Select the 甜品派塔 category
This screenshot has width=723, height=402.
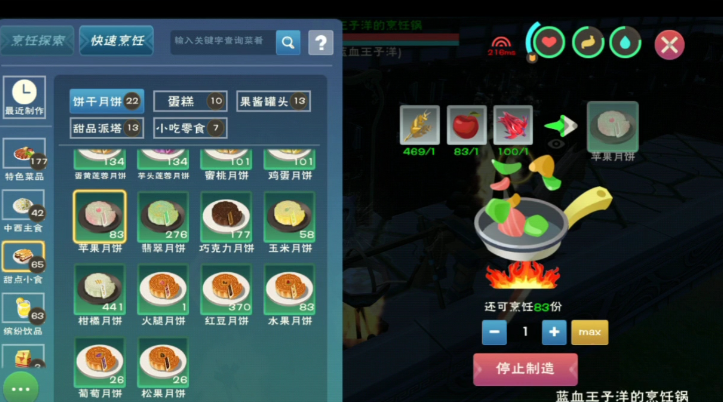coord(106,128)
